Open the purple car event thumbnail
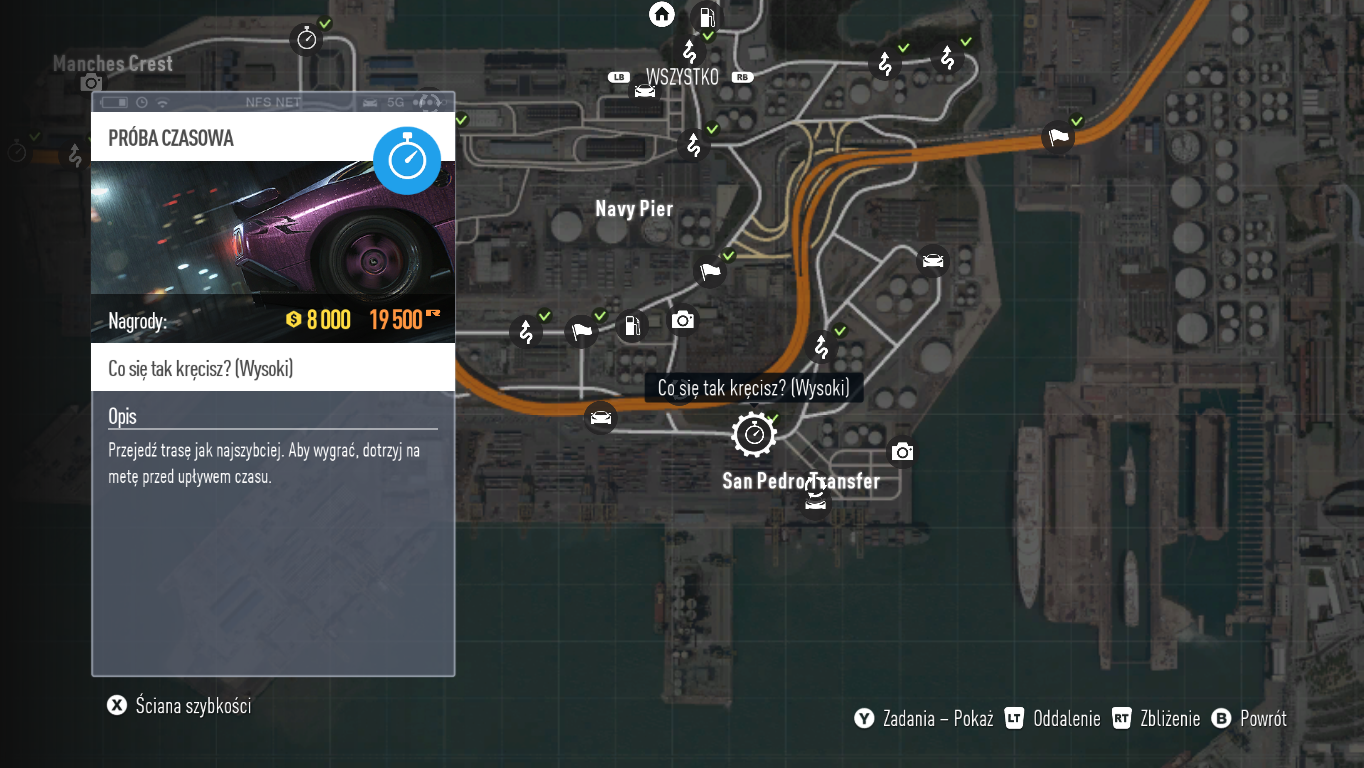Image resolution: width=1364 pixels, height=768 pixels. point(273,228)
